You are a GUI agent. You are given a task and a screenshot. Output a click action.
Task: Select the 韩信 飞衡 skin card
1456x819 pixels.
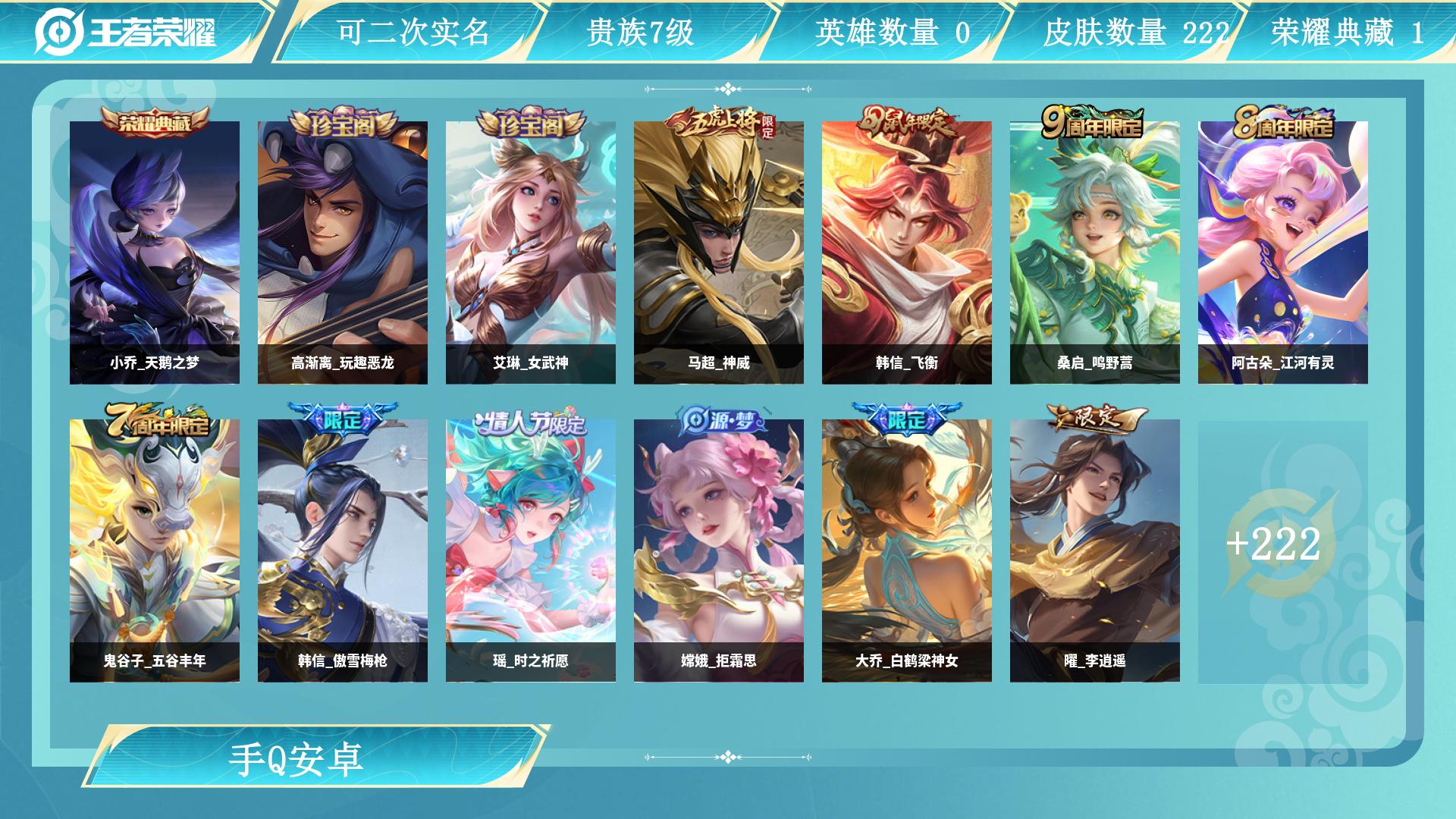click(x=907, y=253)
